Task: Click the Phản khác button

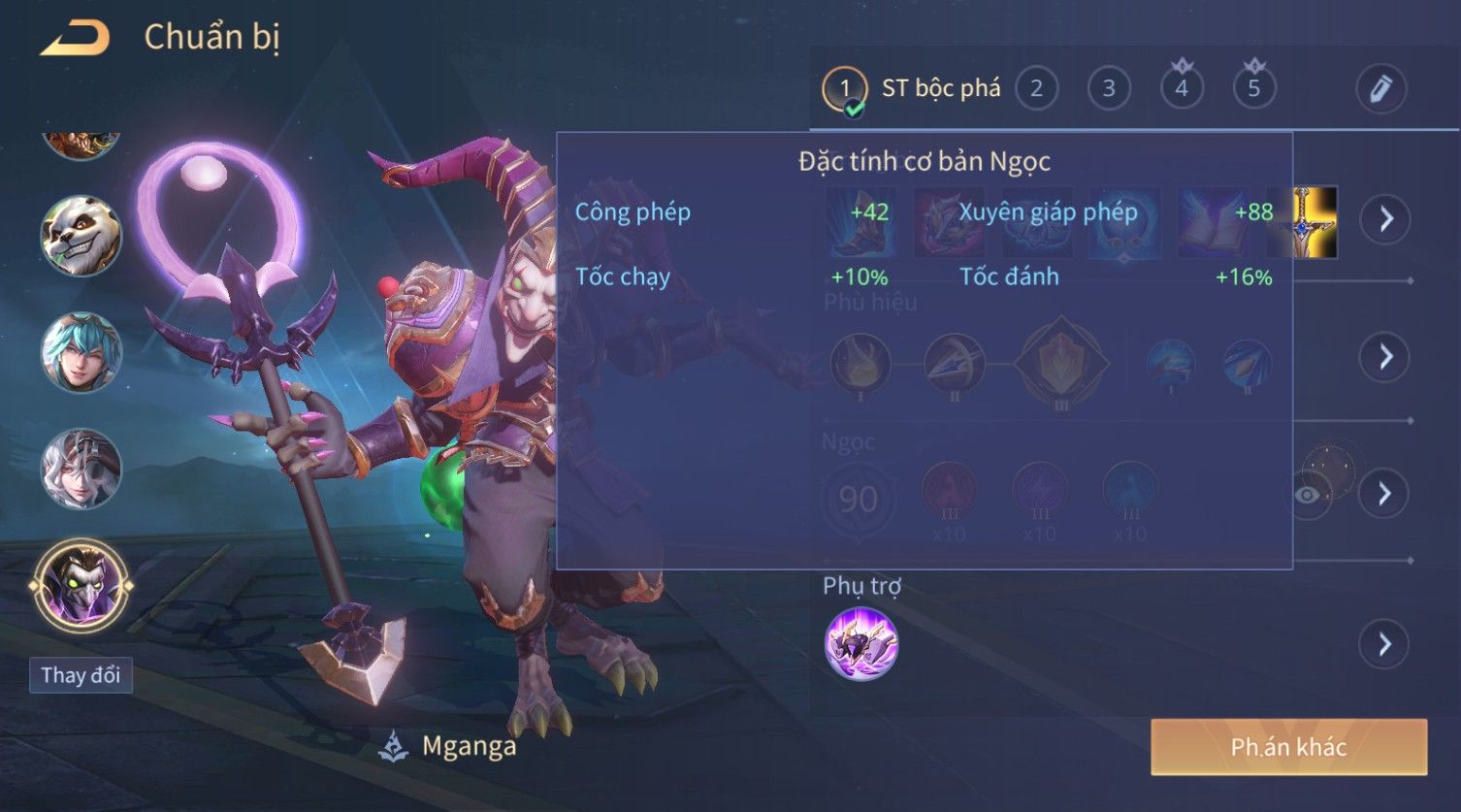Action: coord(1288,747)
